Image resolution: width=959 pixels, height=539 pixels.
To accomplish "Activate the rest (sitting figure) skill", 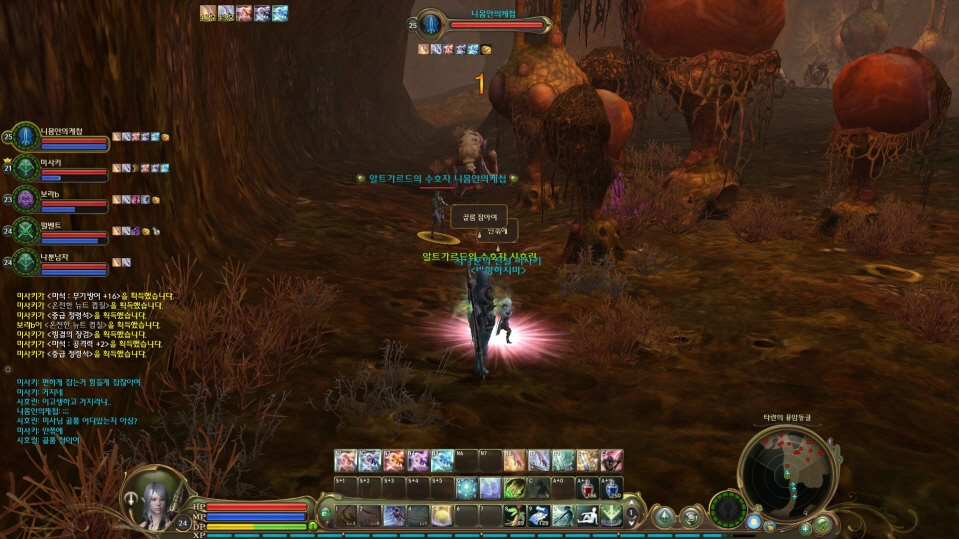I will point(587,515).
